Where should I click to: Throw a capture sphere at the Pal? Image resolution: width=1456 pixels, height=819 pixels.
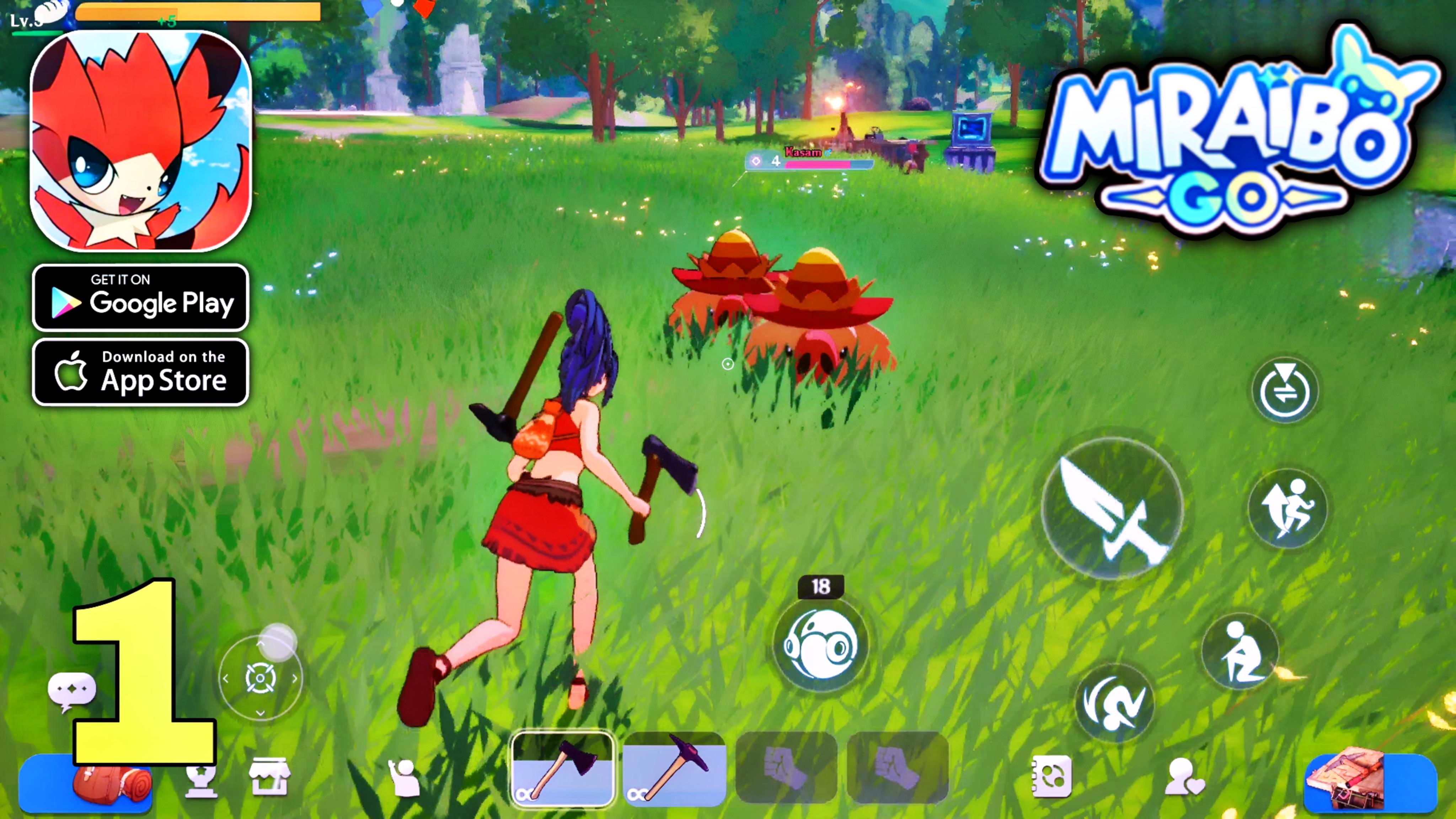[823, 644]
